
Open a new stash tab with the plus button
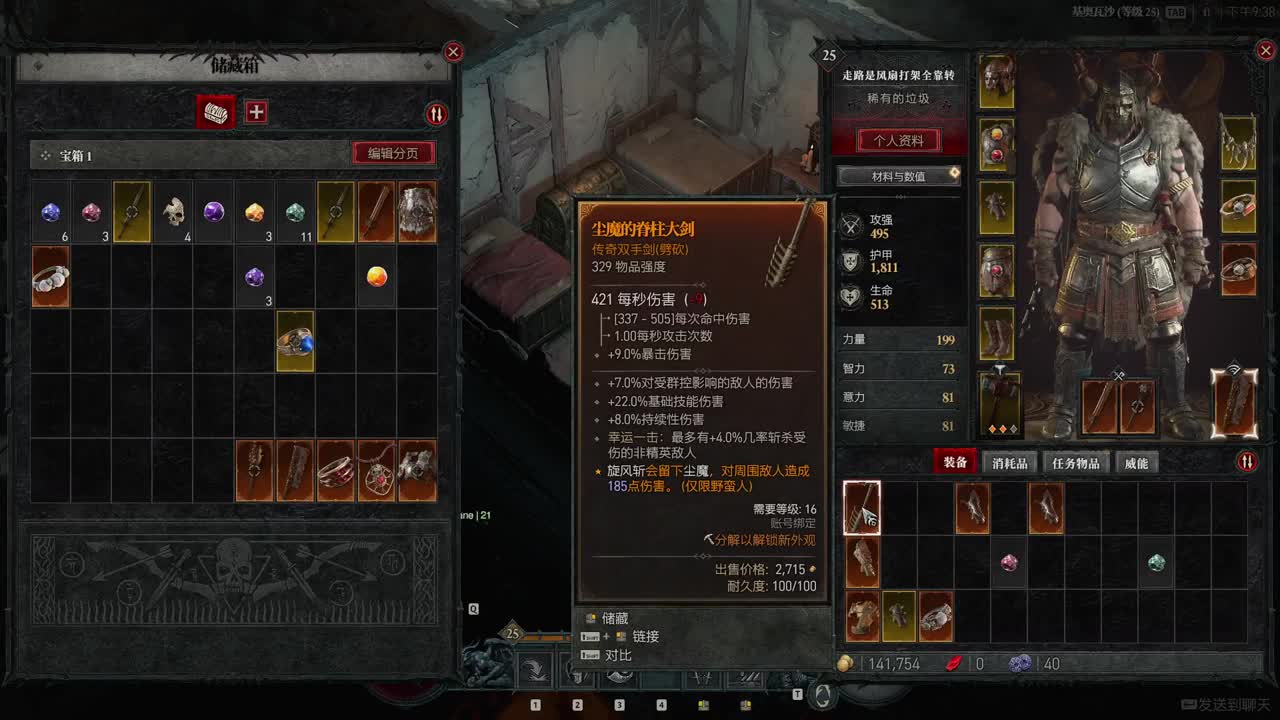click(256, 111)
